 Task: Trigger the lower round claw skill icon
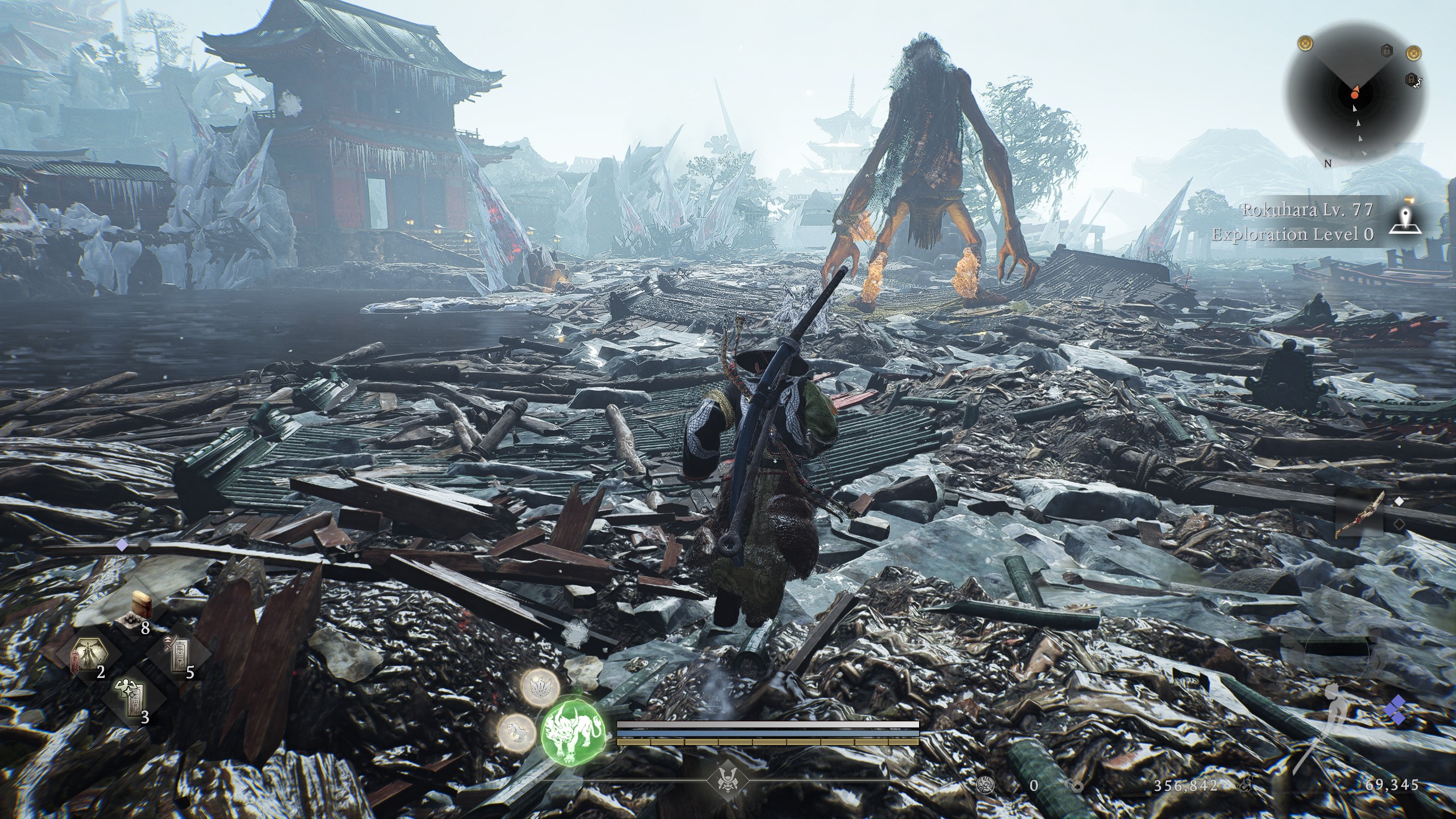[x=516, y=731]
